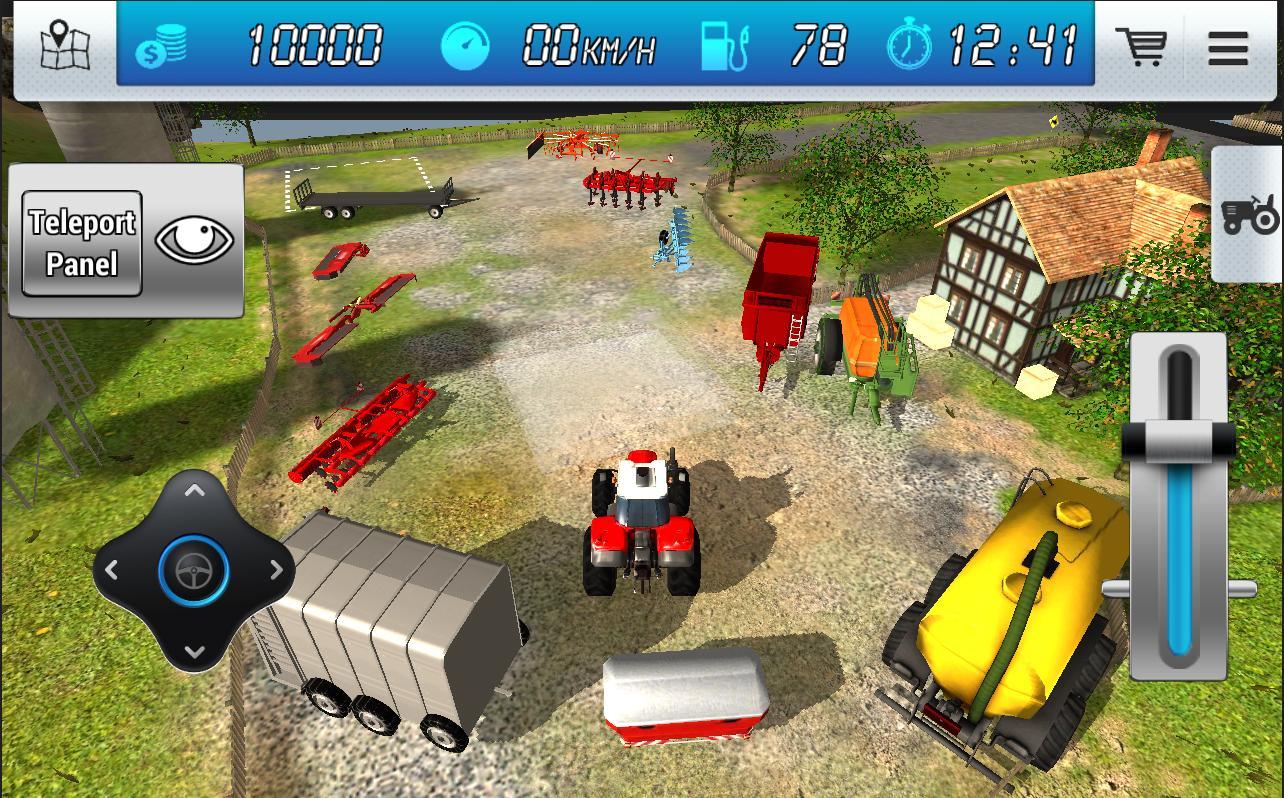Open the game menu in the top bar
Image resolution: width=1284 pixels, height=798 pixels.
point(1228,48)
